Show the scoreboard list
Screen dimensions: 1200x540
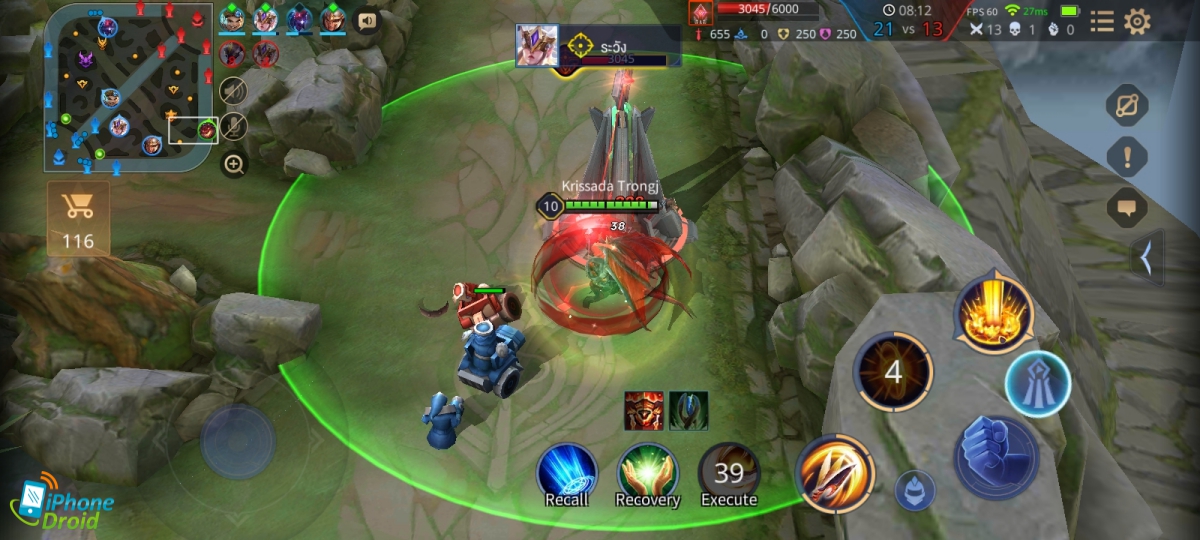[x=1101, y=22]
